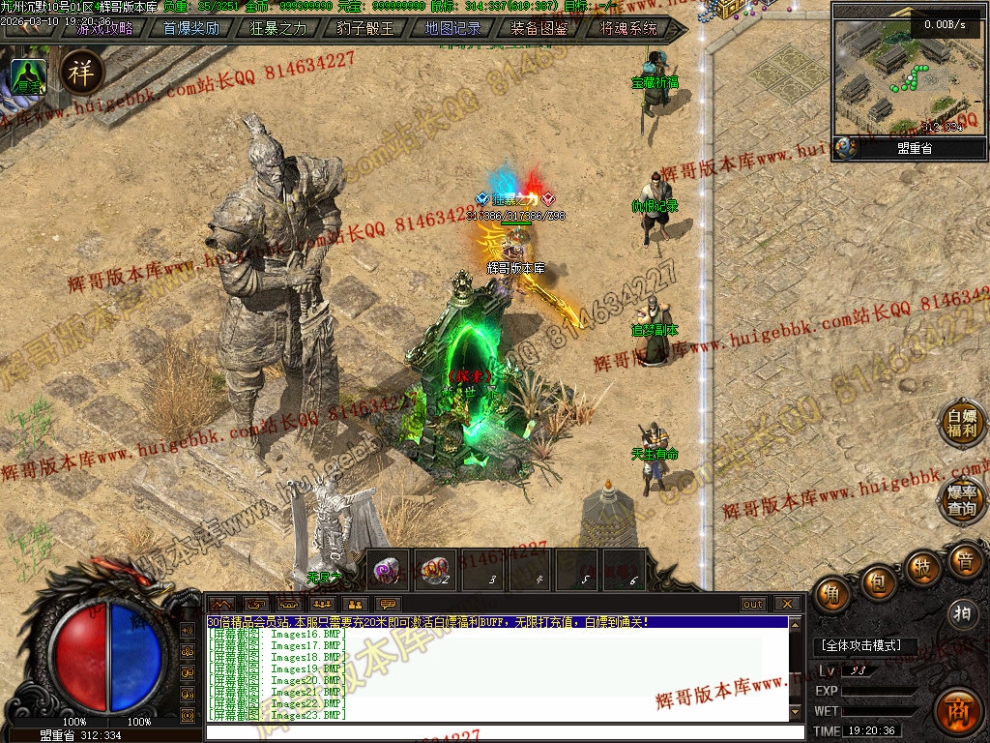The width and height of the screenshot is (990, 743).
Task: Open the bag with the 包 button
Action: tap(878, 580)
